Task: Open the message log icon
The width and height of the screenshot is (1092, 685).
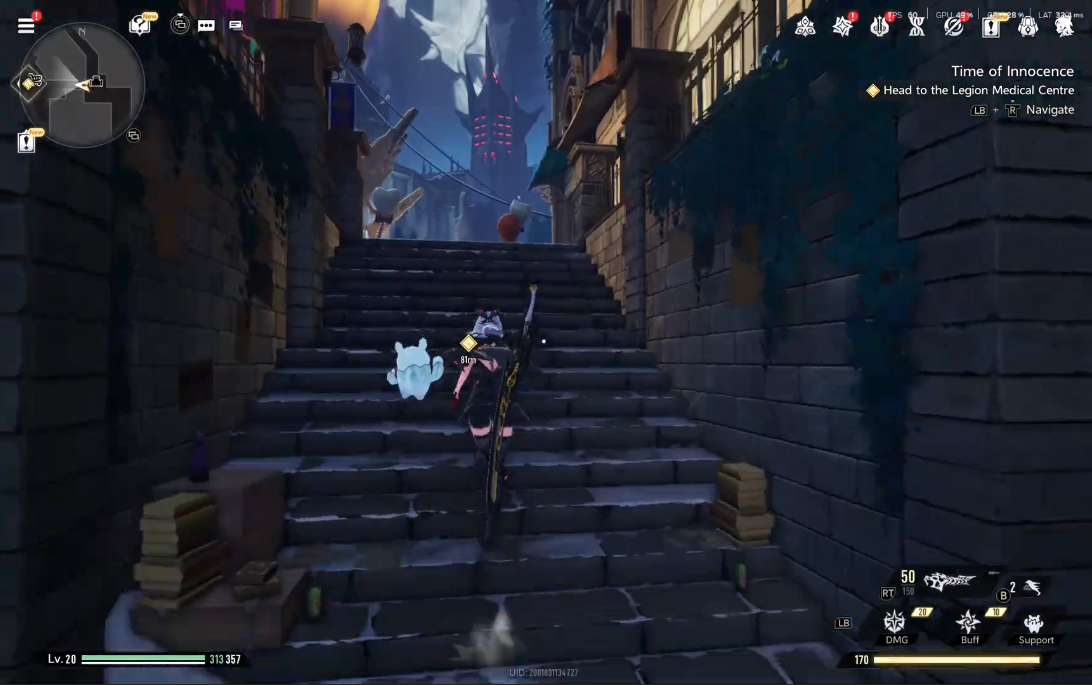Action: coord(236,26)
